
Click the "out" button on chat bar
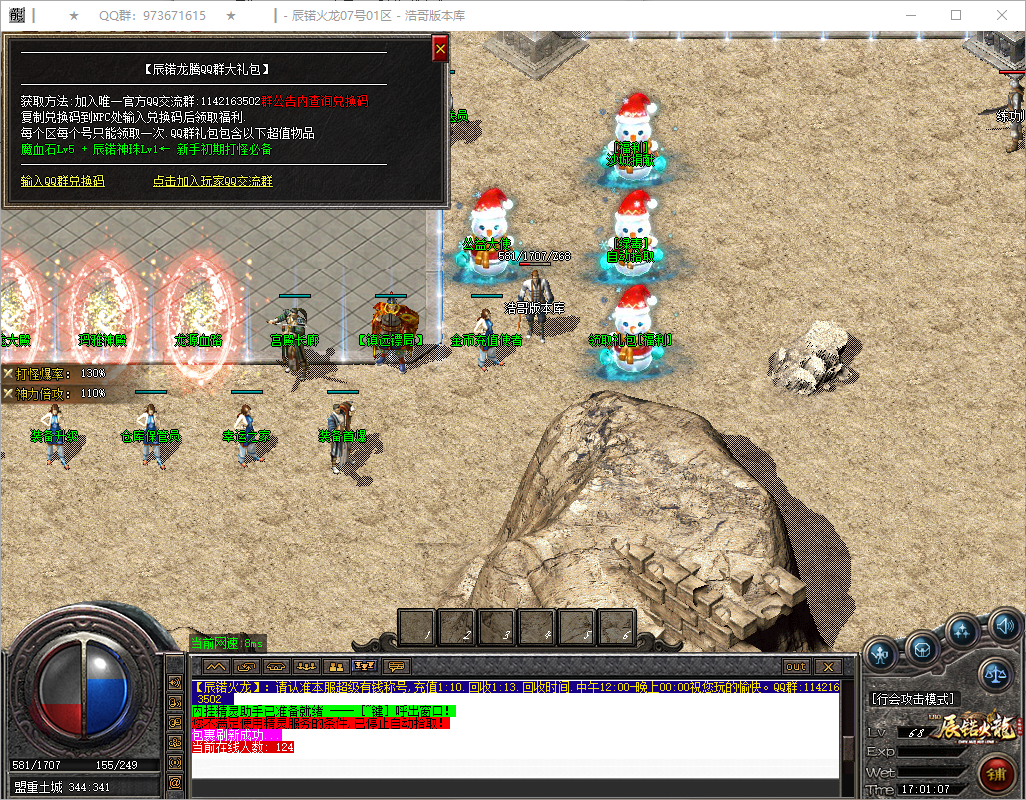pos(796,666)
